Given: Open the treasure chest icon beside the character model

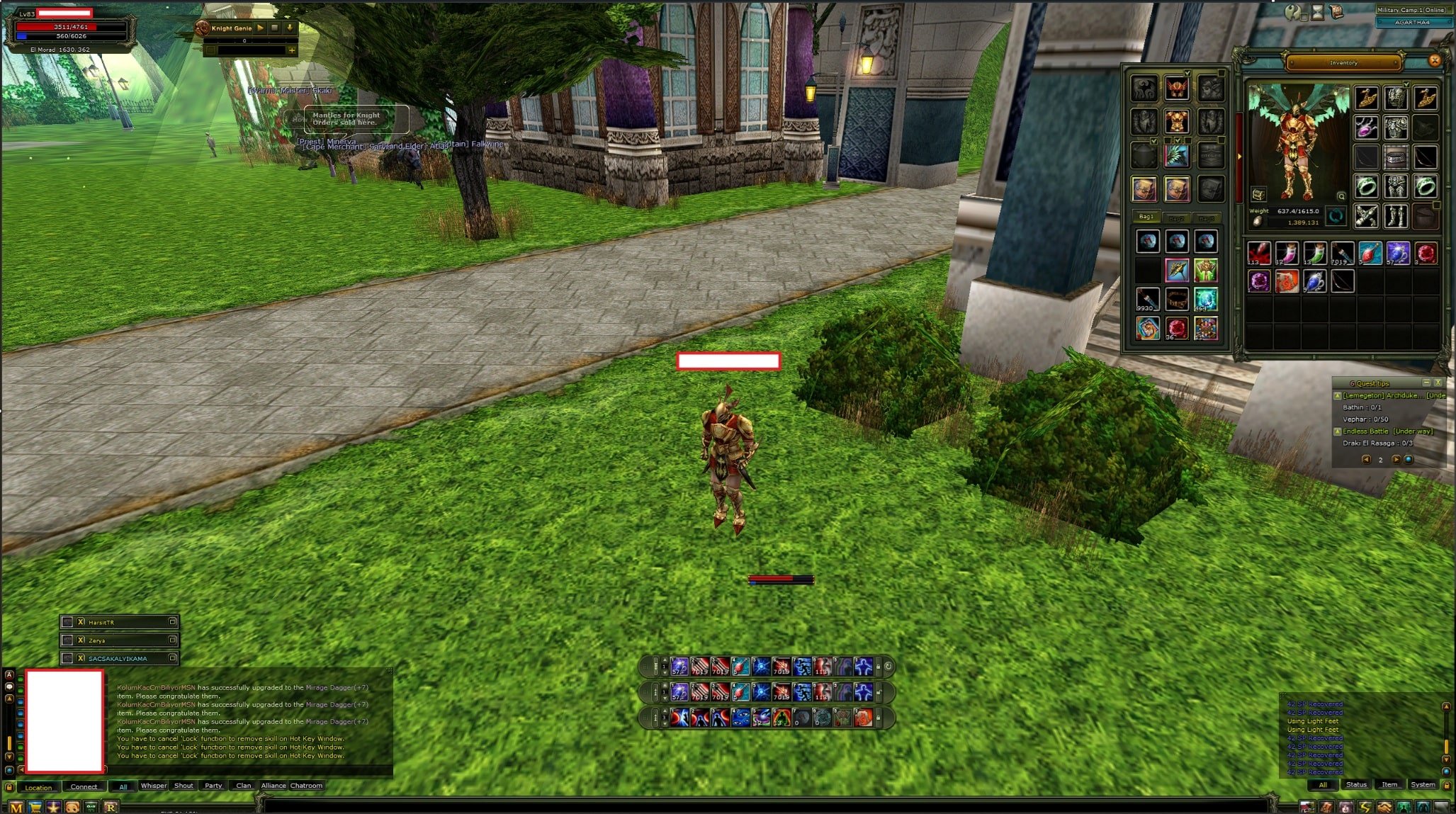Looking at the screenshot, I should coord(1258,196).
